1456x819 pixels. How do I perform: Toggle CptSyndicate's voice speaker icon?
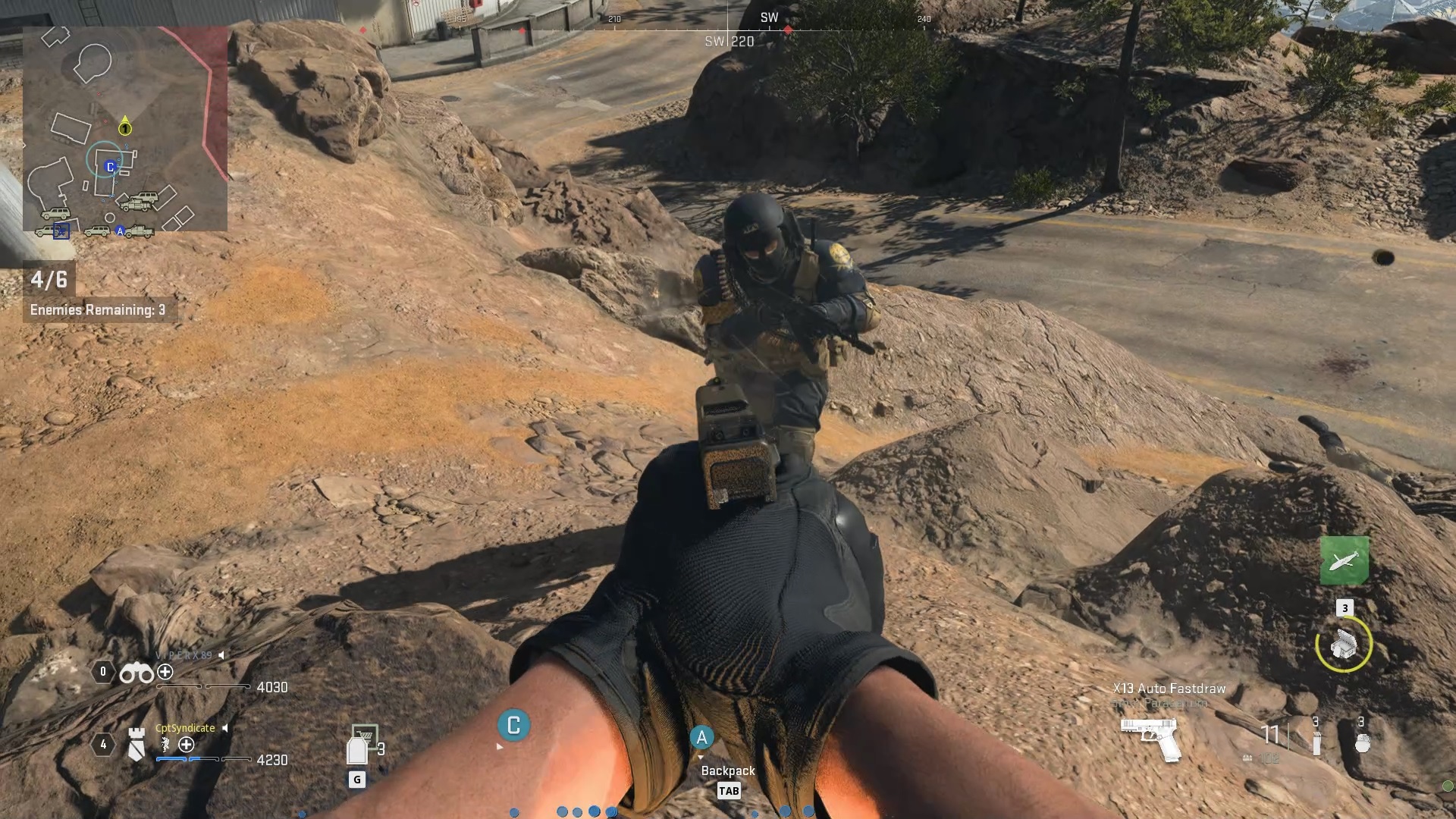click(225, 728)
